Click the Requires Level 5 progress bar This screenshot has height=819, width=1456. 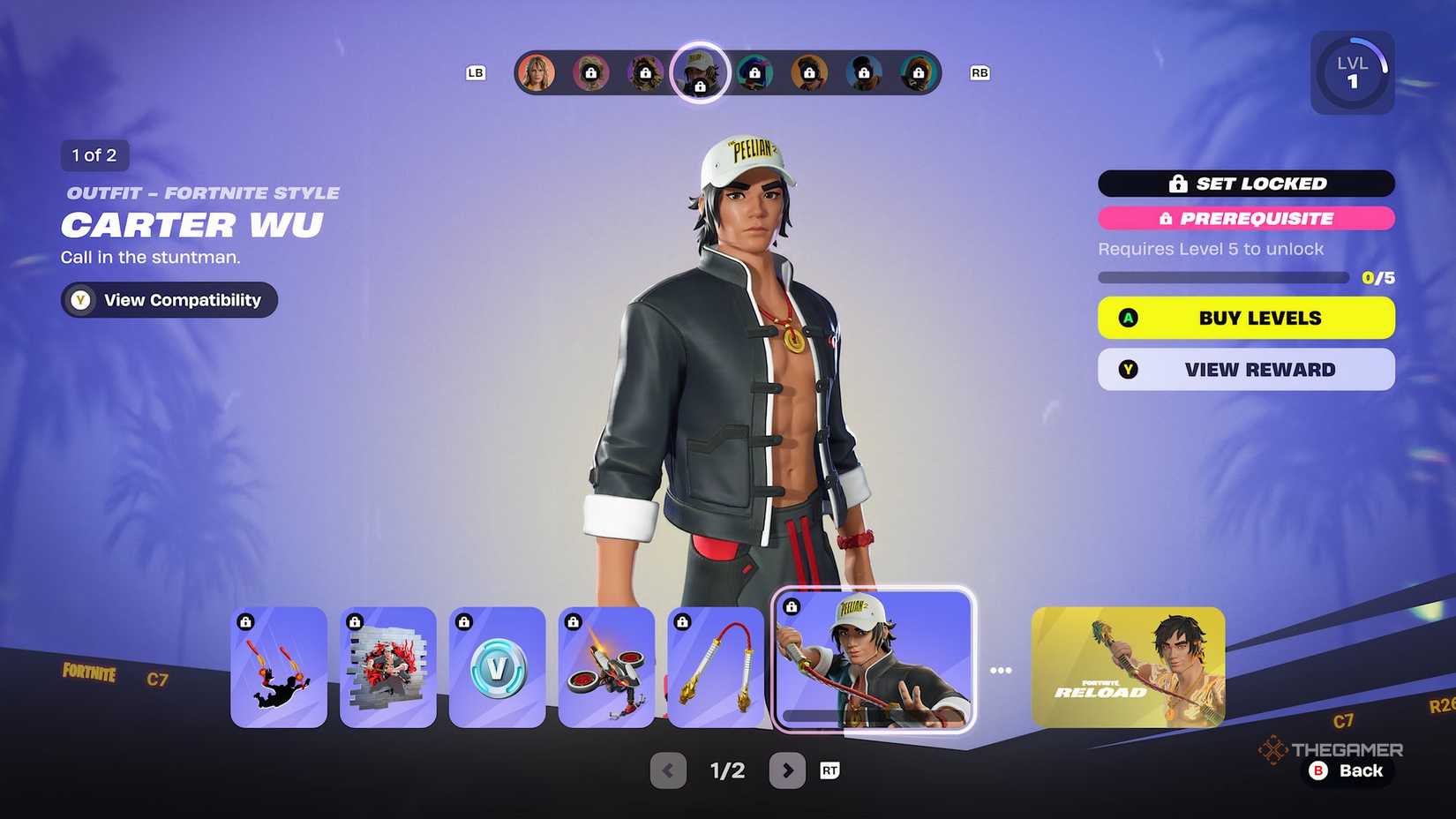[x=1227, y=276]
